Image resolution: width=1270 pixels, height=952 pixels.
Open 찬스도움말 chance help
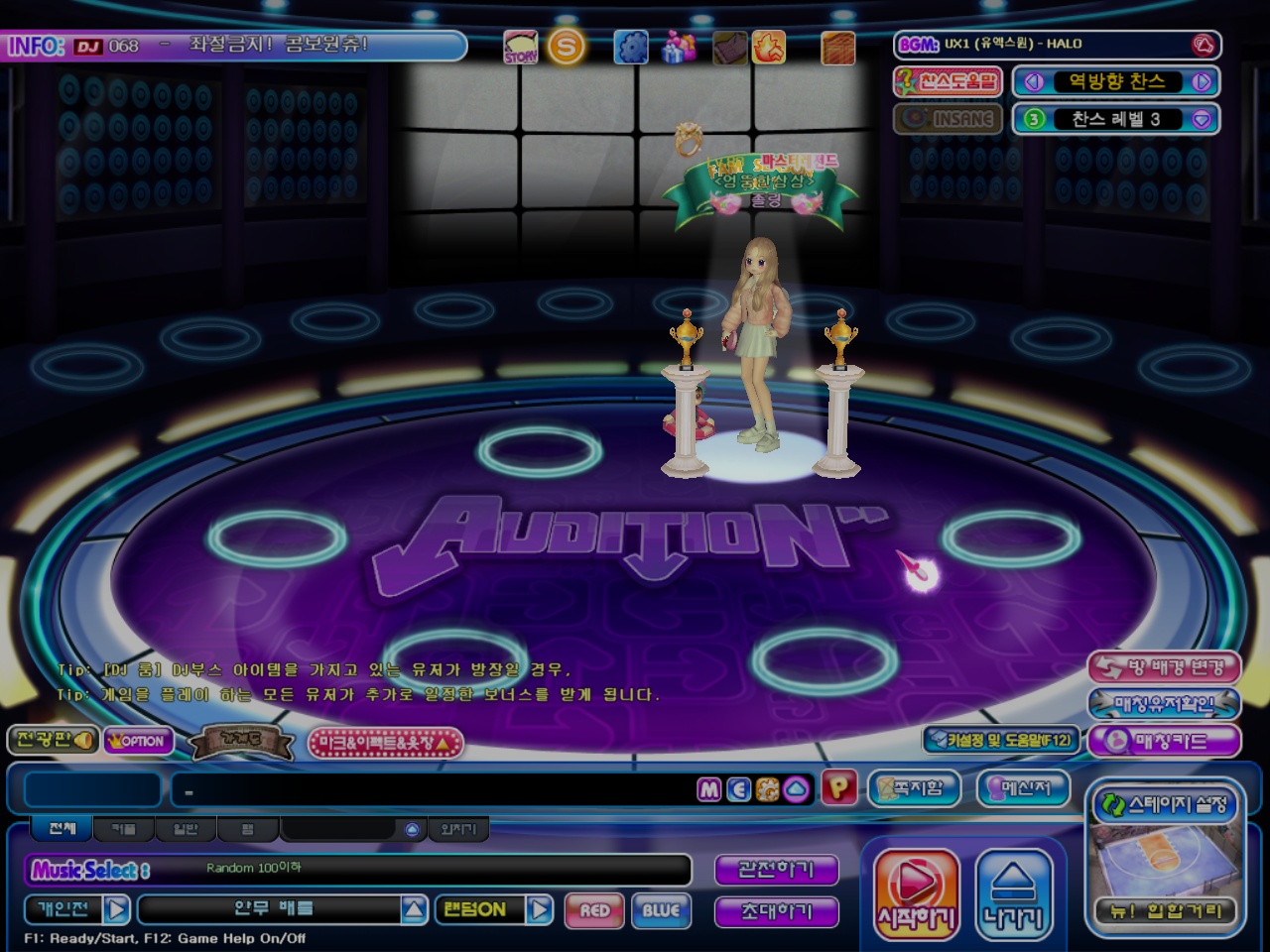click(948, 81)
